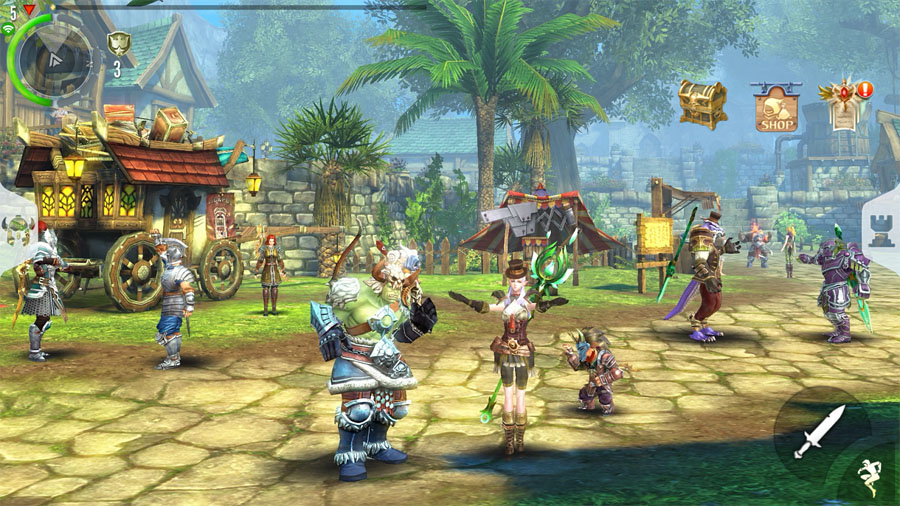Open the golden treasure chest
The height and width of the screenshot is (506, 900).
(702, 102)
